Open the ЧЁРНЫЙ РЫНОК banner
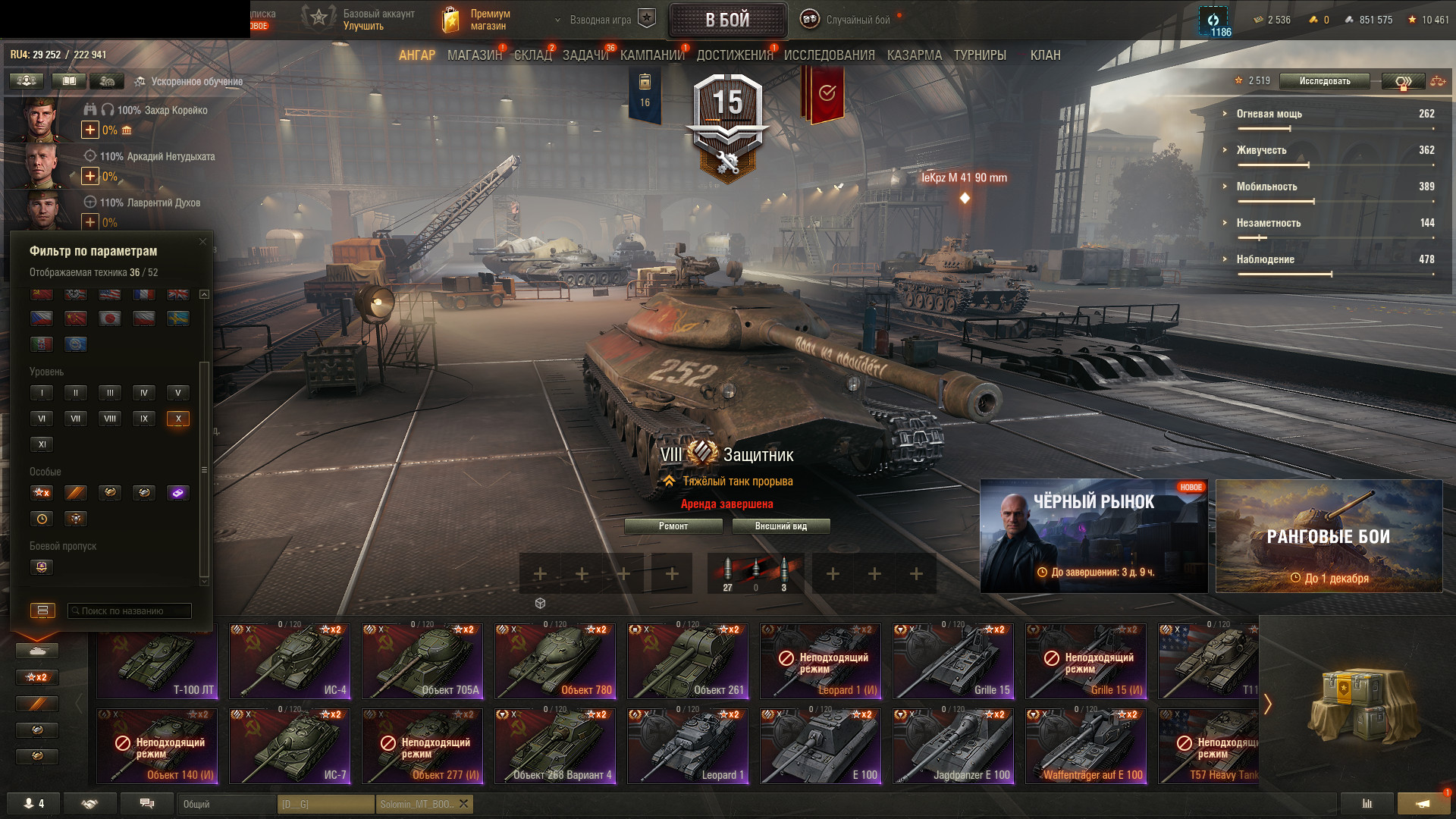The height and width of the screenshot is (819, 1456). [x=1094, y=536]
